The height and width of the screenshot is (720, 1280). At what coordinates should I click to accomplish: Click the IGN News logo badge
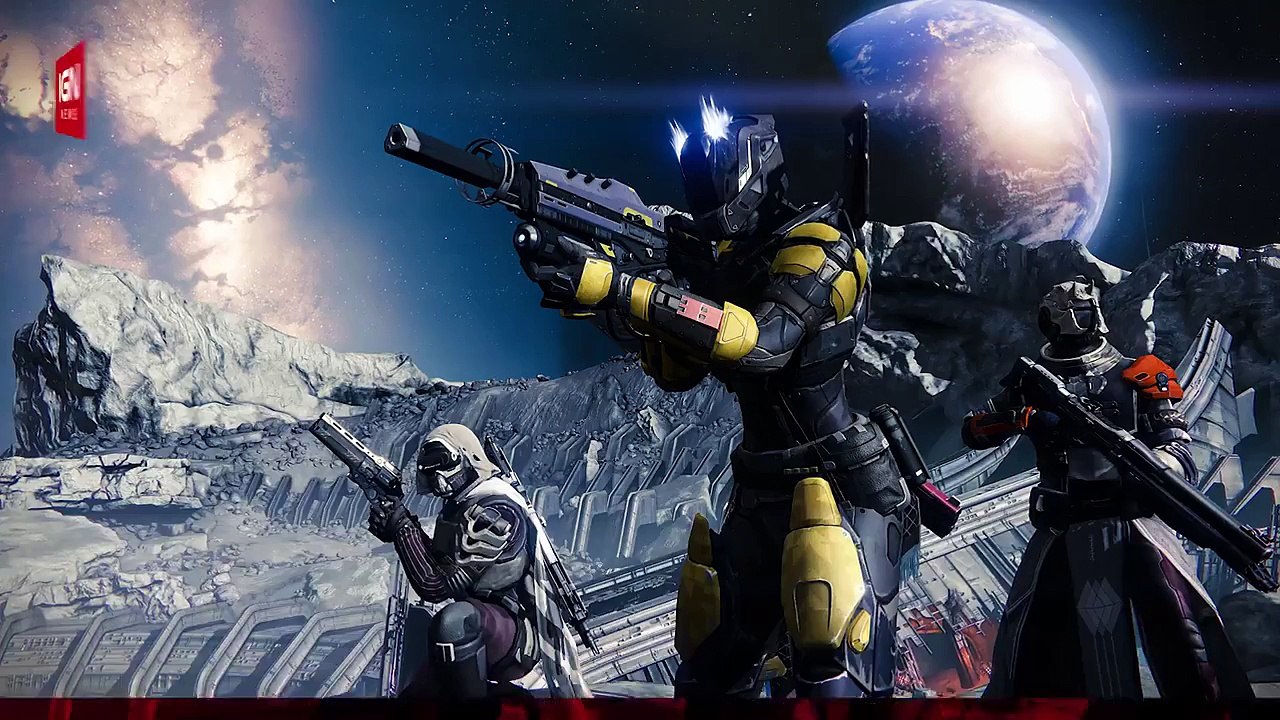click(x=70, y=90)
